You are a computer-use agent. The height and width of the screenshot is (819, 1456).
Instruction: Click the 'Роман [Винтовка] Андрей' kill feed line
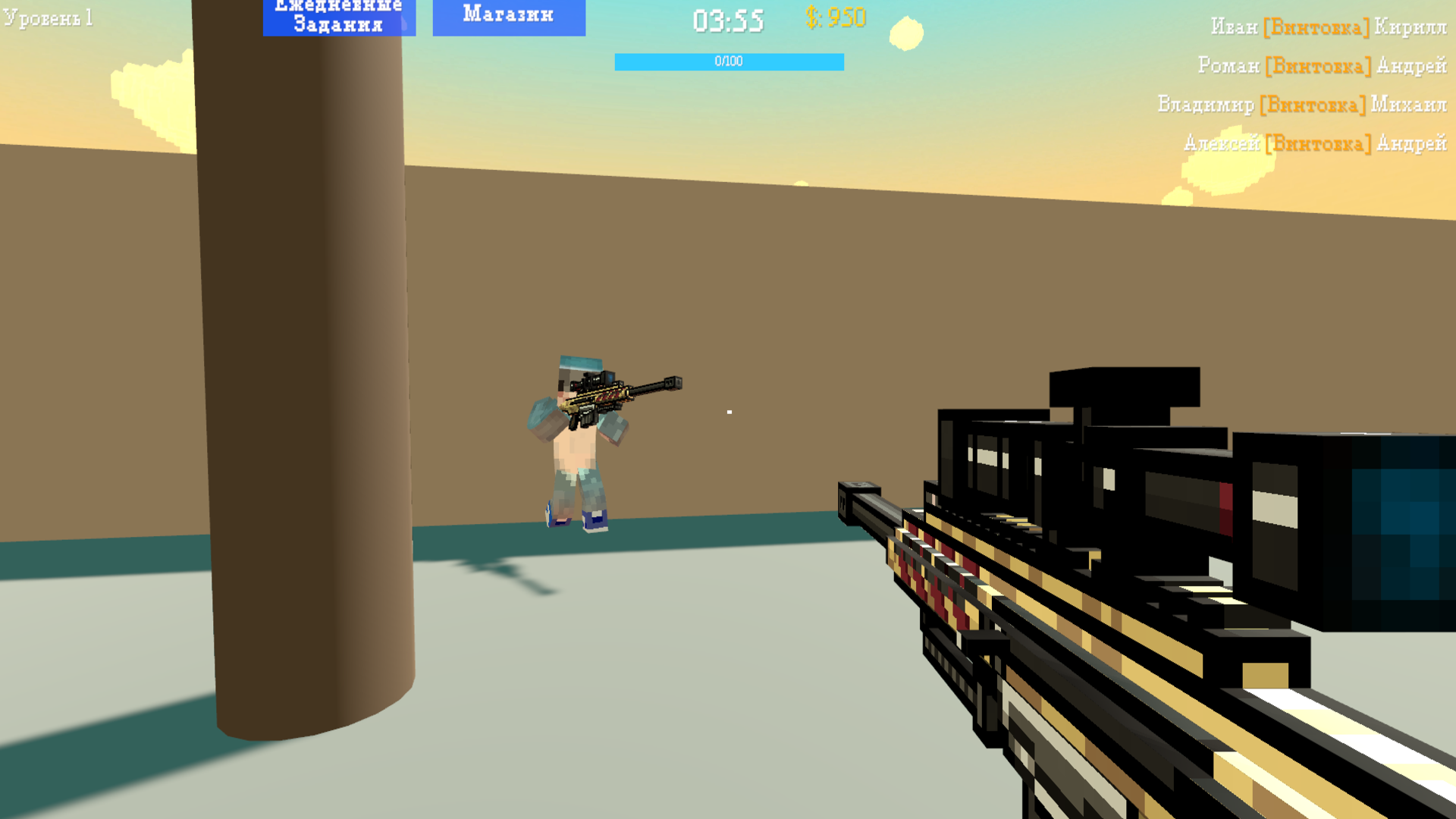[x=1323, y=66]
